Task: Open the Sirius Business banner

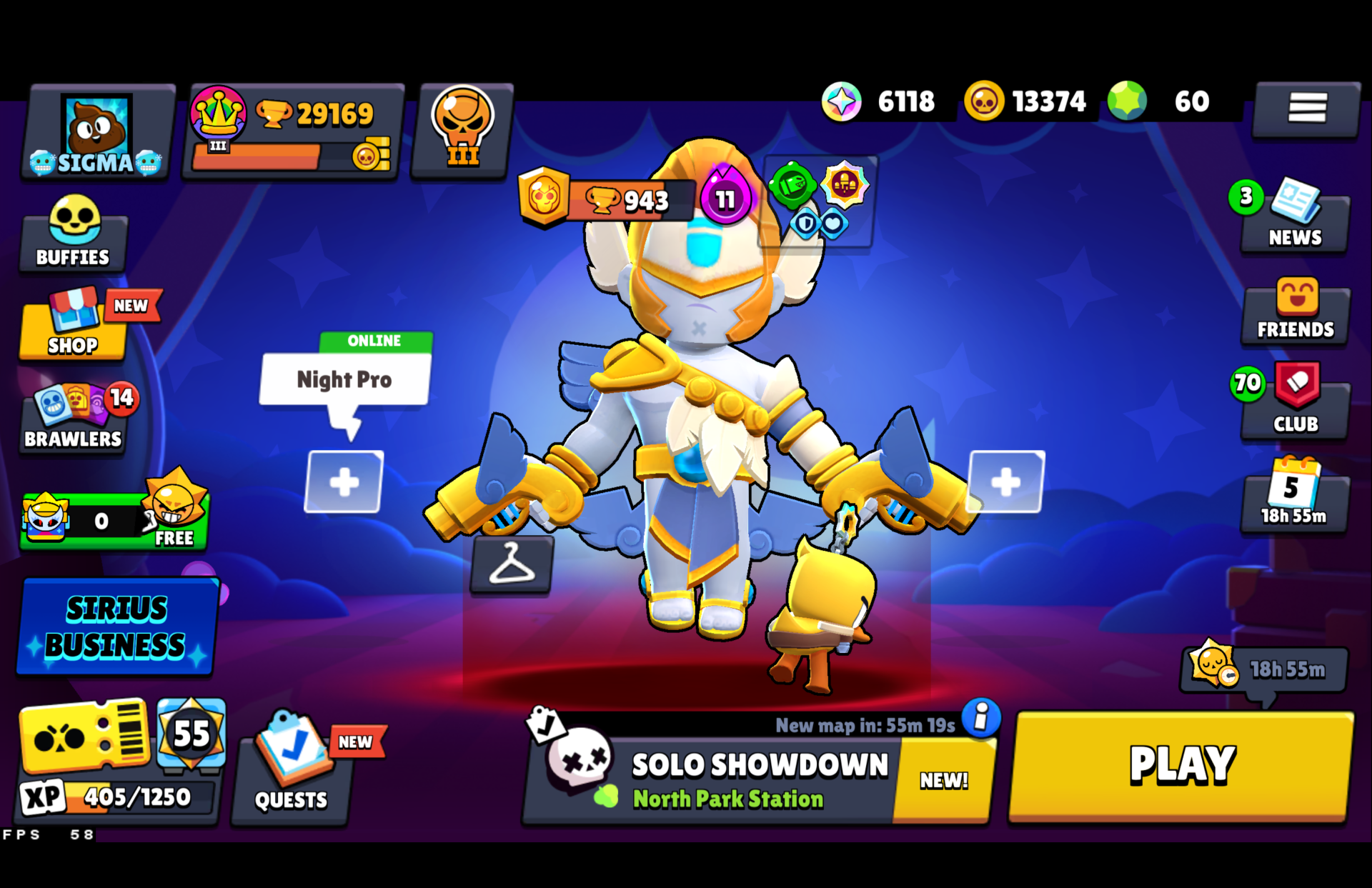Action: 116,627
